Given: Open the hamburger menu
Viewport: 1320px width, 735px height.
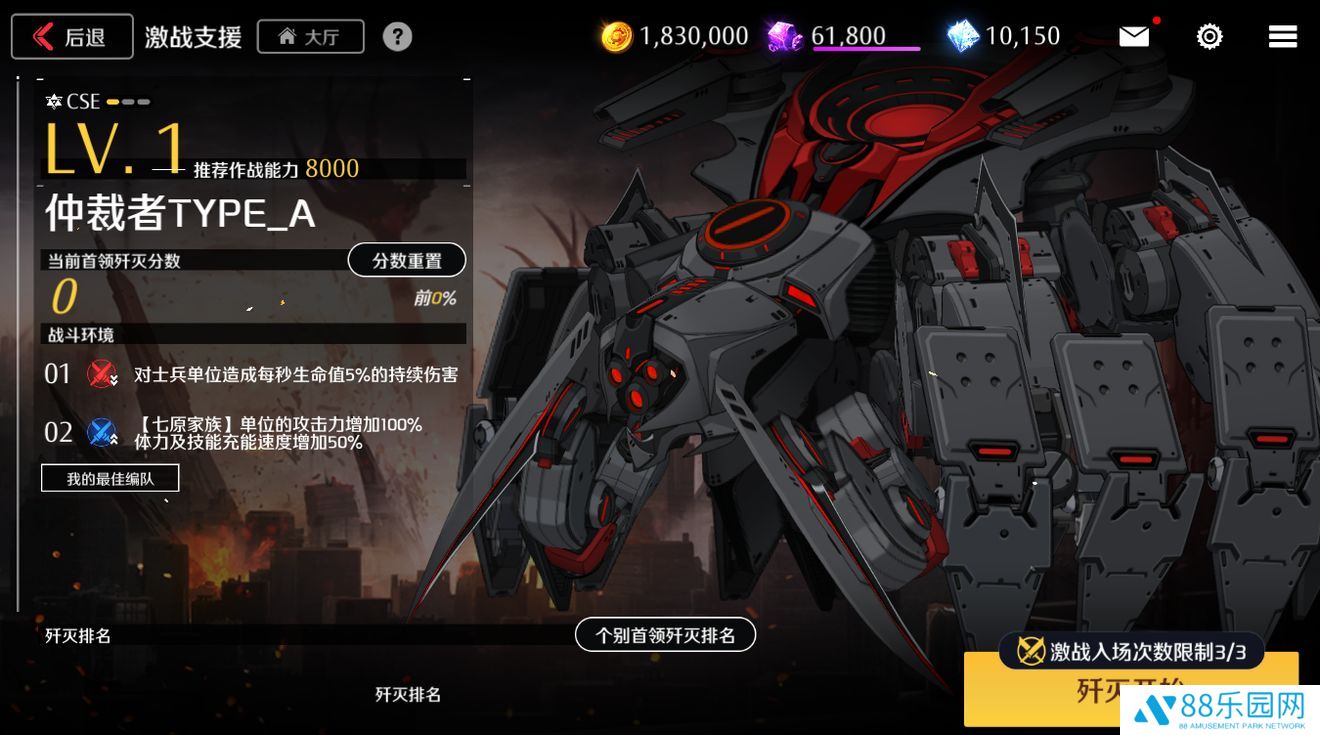Looking at the screenshot, I should pos(1282,37).
